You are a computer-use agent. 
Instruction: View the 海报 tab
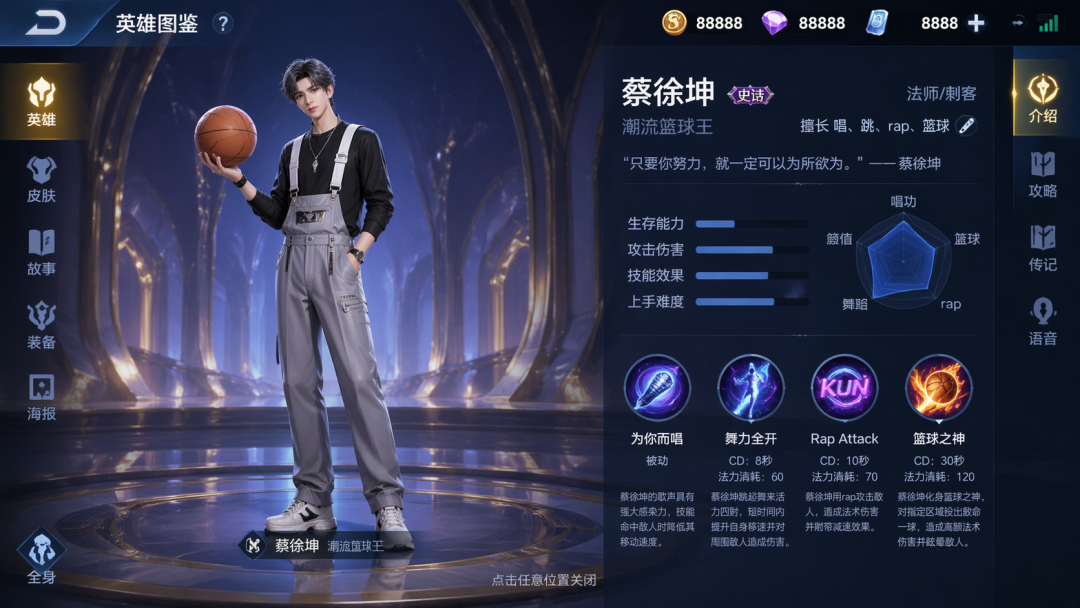(41, 398)
